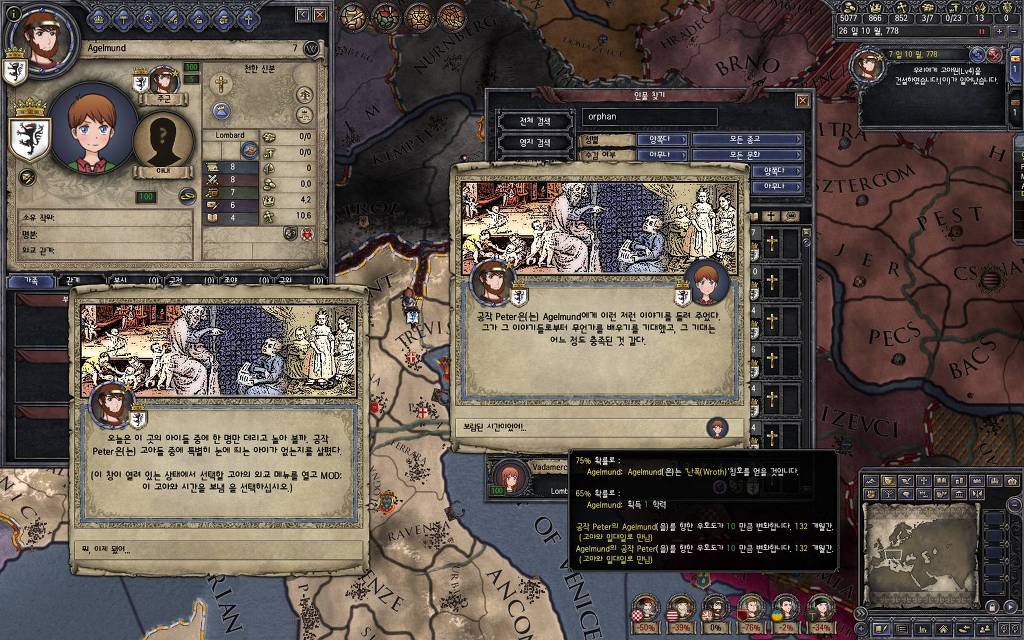Image resolution: width=1024 pixels, height=640 pixels.
Task: Open the 모든 문화 culture filter dropdown
Action: click(x=748, y=155)
